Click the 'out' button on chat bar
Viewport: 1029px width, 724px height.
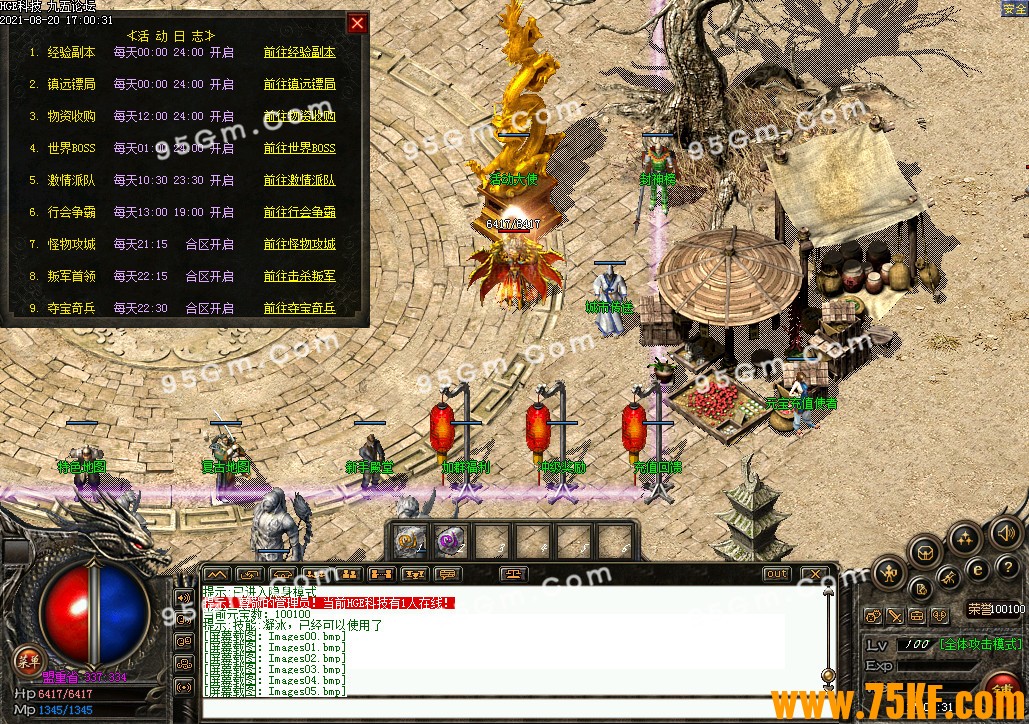[x=776, y=574]
